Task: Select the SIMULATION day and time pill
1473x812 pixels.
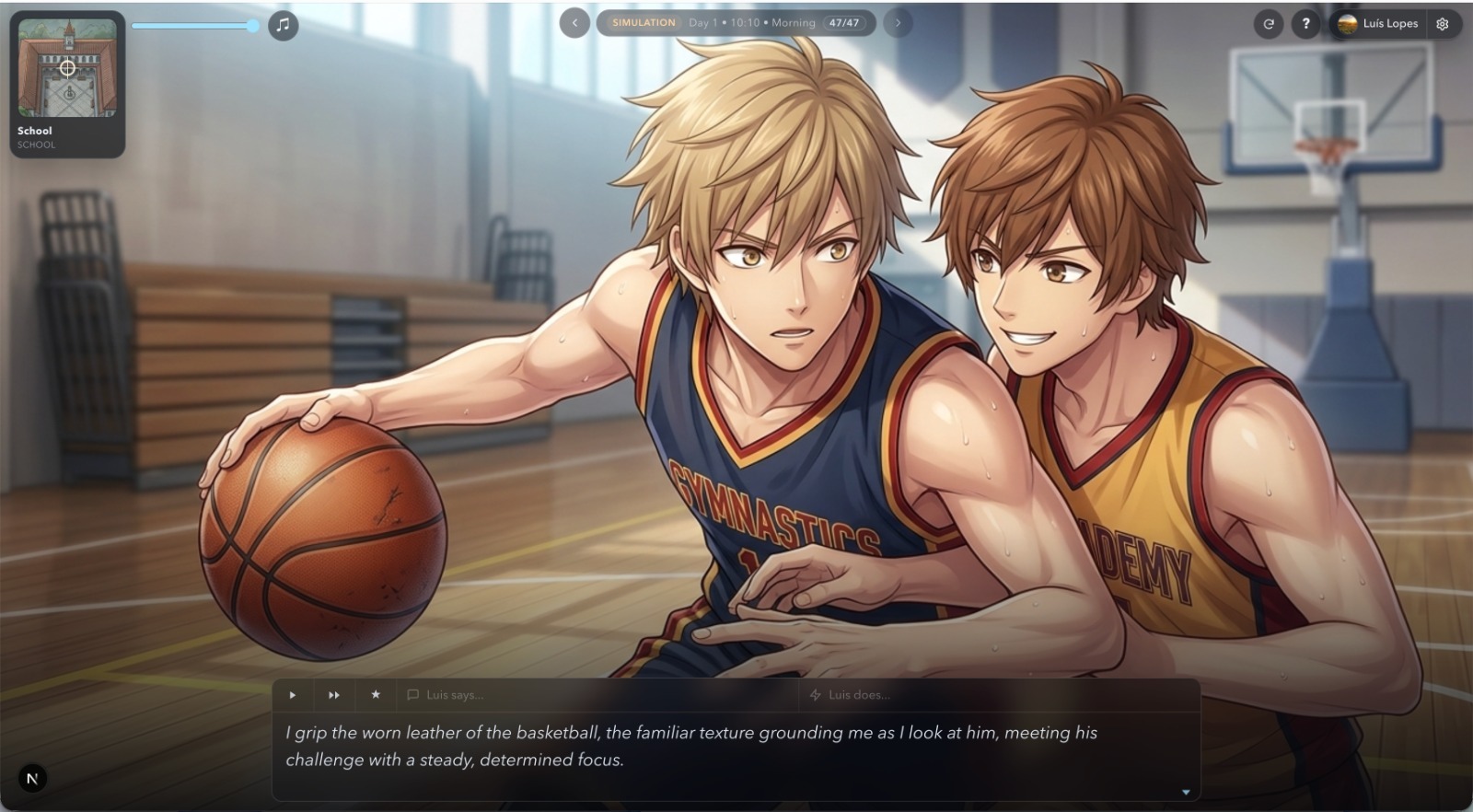Action: 736,23
